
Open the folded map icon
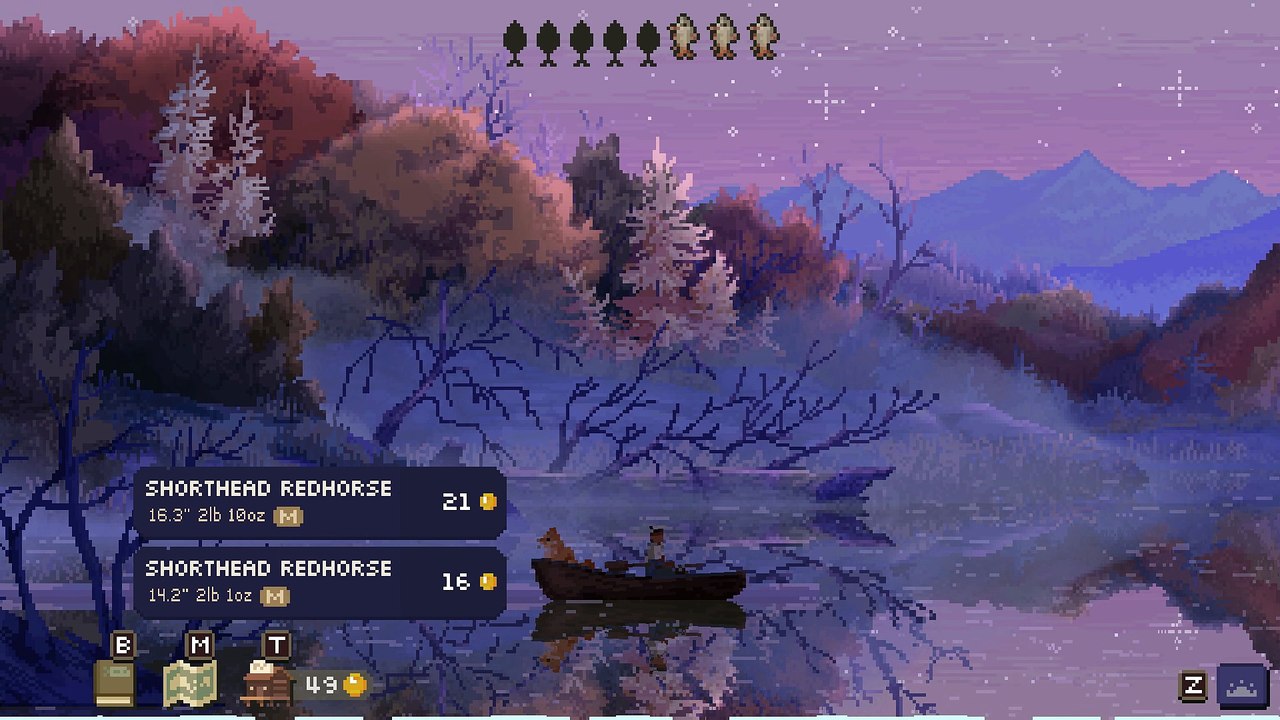click(189, 684)
